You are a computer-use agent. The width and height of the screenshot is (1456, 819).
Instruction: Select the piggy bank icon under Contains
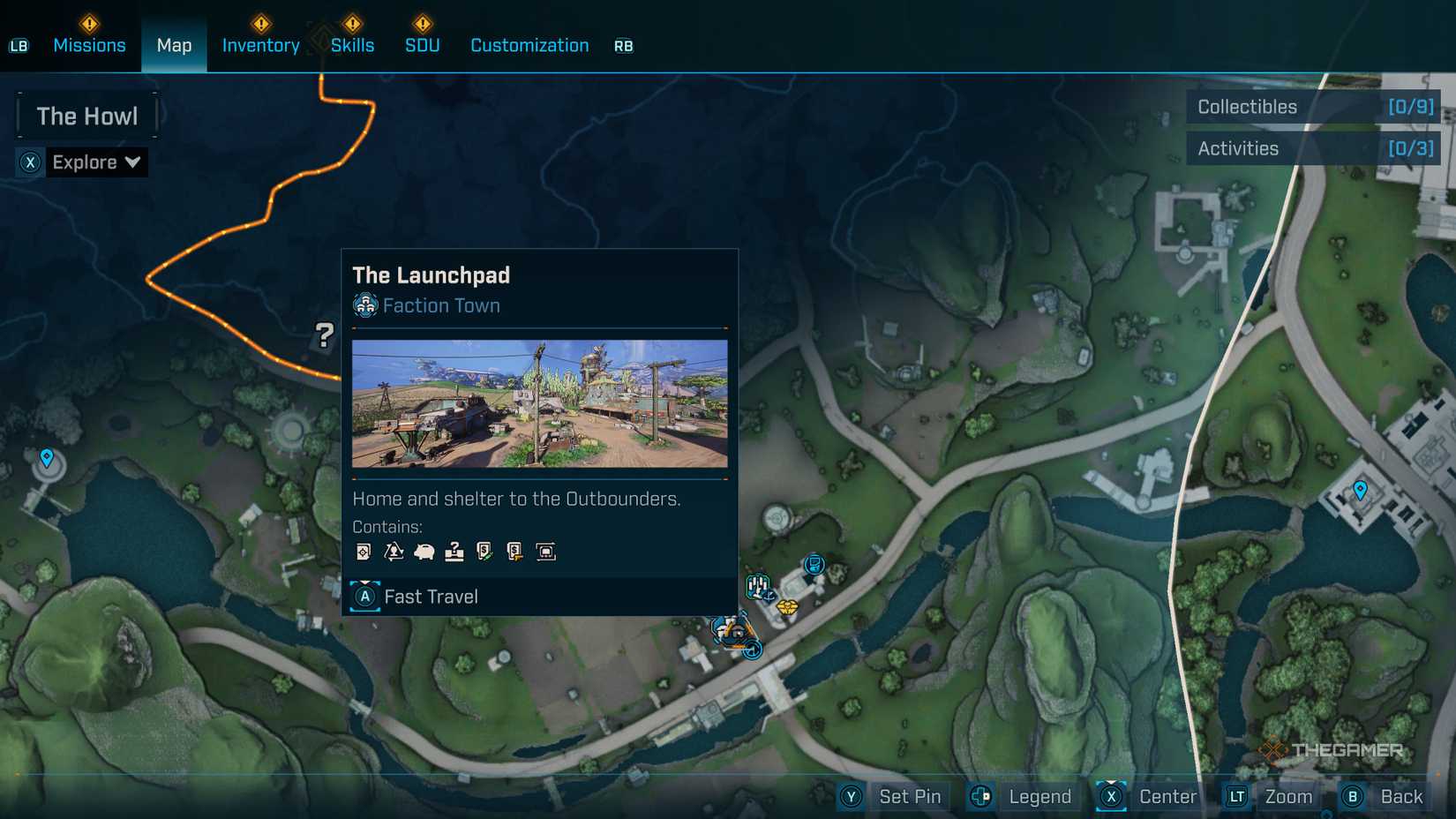pos(424,551)
